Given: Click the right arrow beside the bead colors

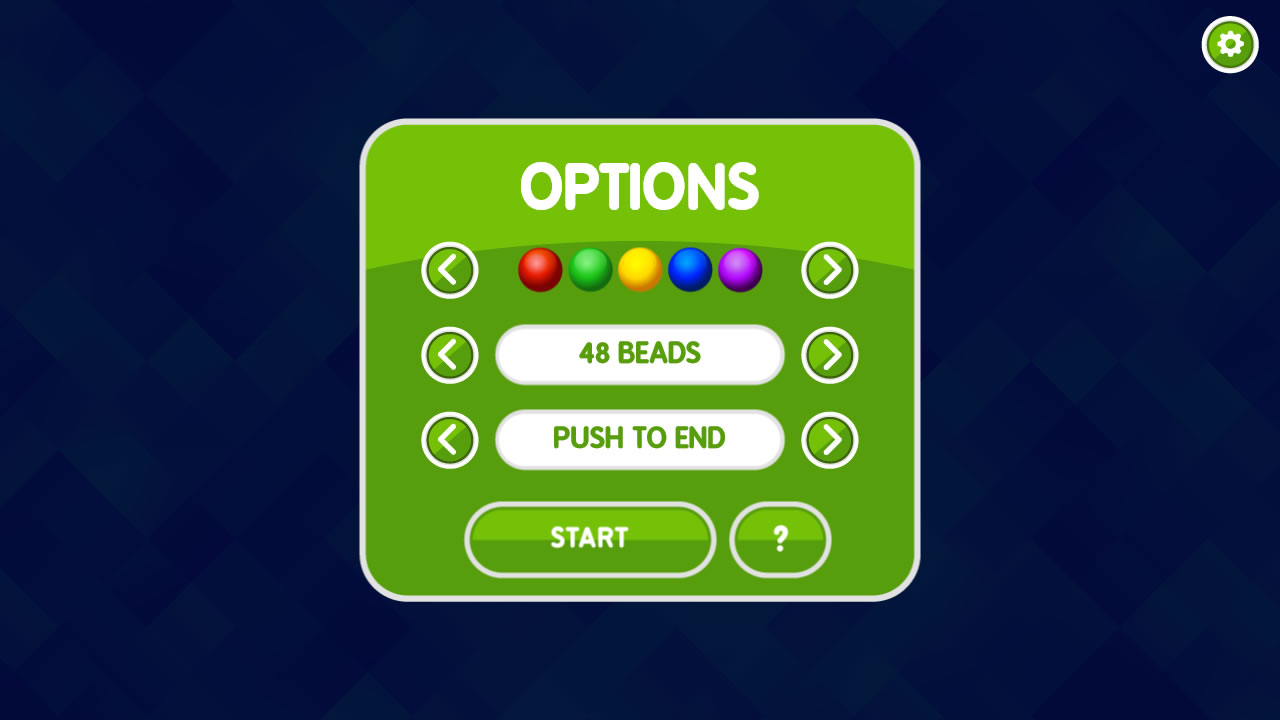Looking at the screenshot, I should 829,269.
